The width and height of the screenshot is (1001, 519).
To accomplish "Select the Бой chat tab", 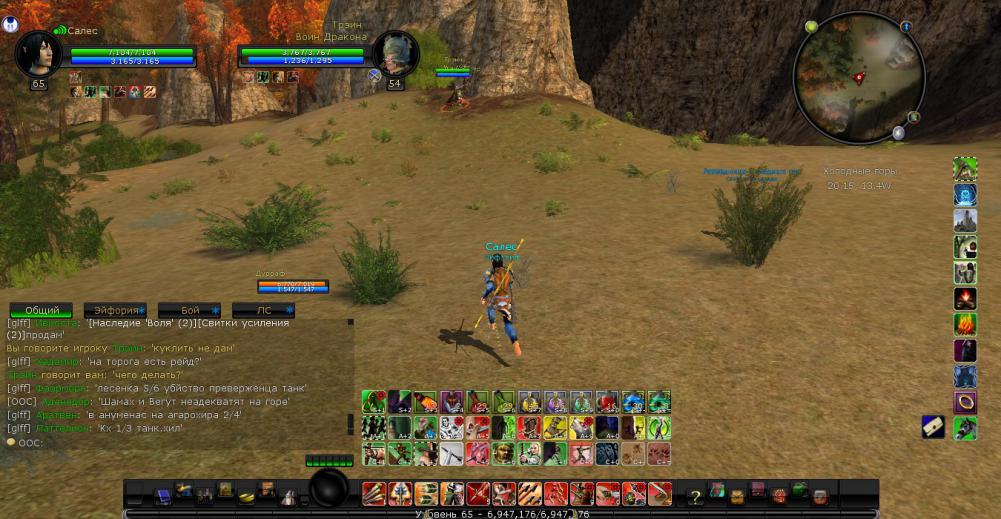I will point(190,310).
